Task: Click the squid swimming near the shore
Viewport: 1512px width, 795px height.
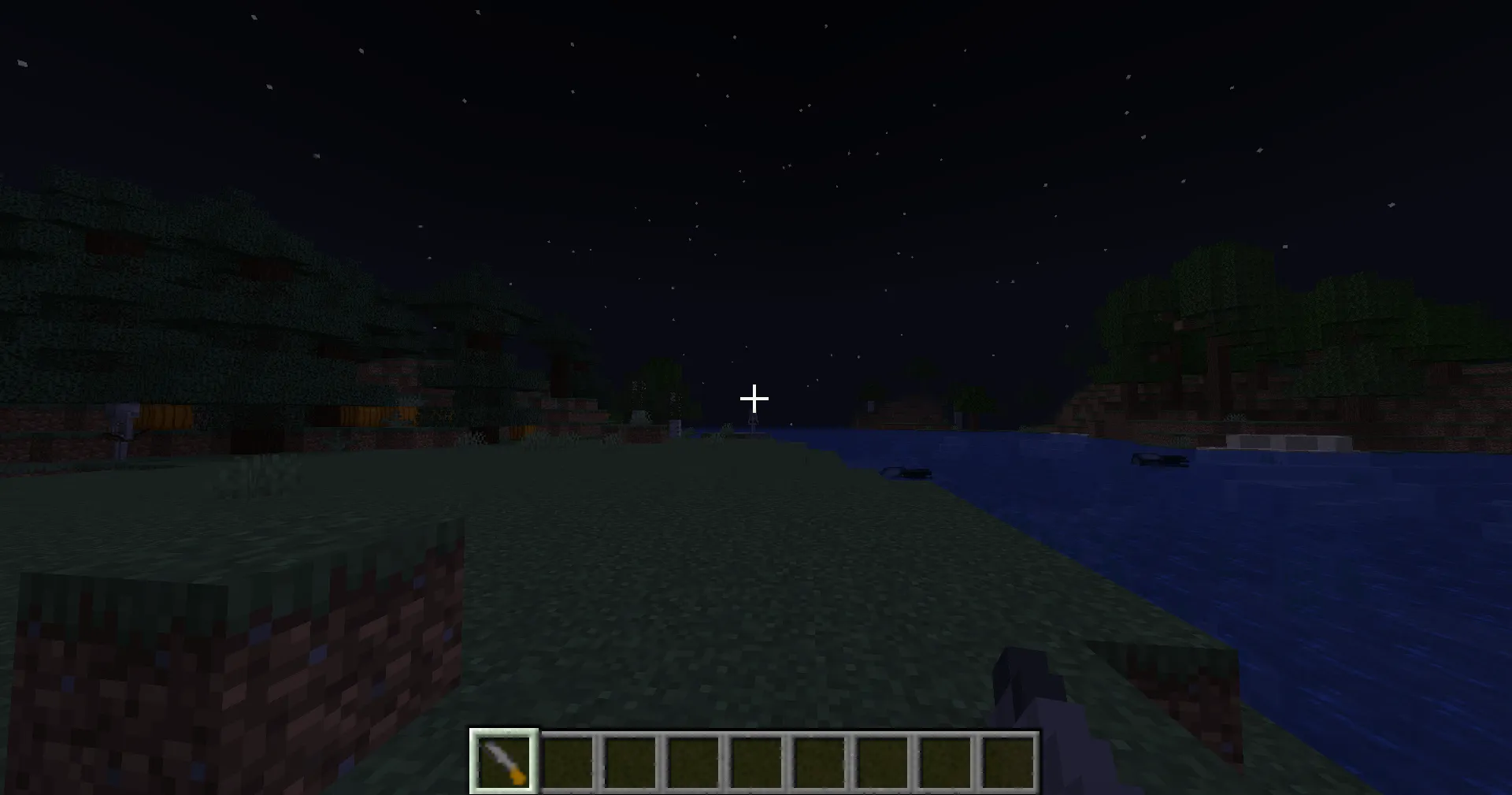Action: (907, 471)
